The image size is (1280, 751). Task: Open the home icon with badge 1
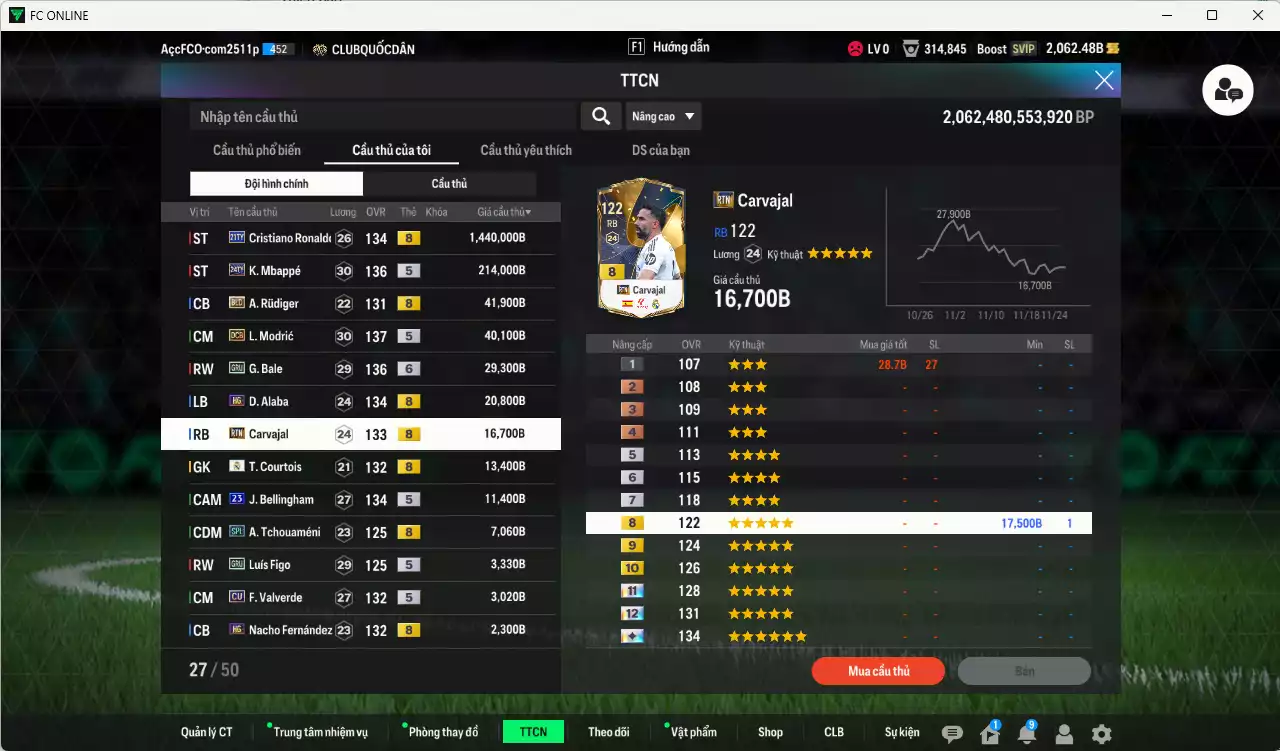(992, 731)
